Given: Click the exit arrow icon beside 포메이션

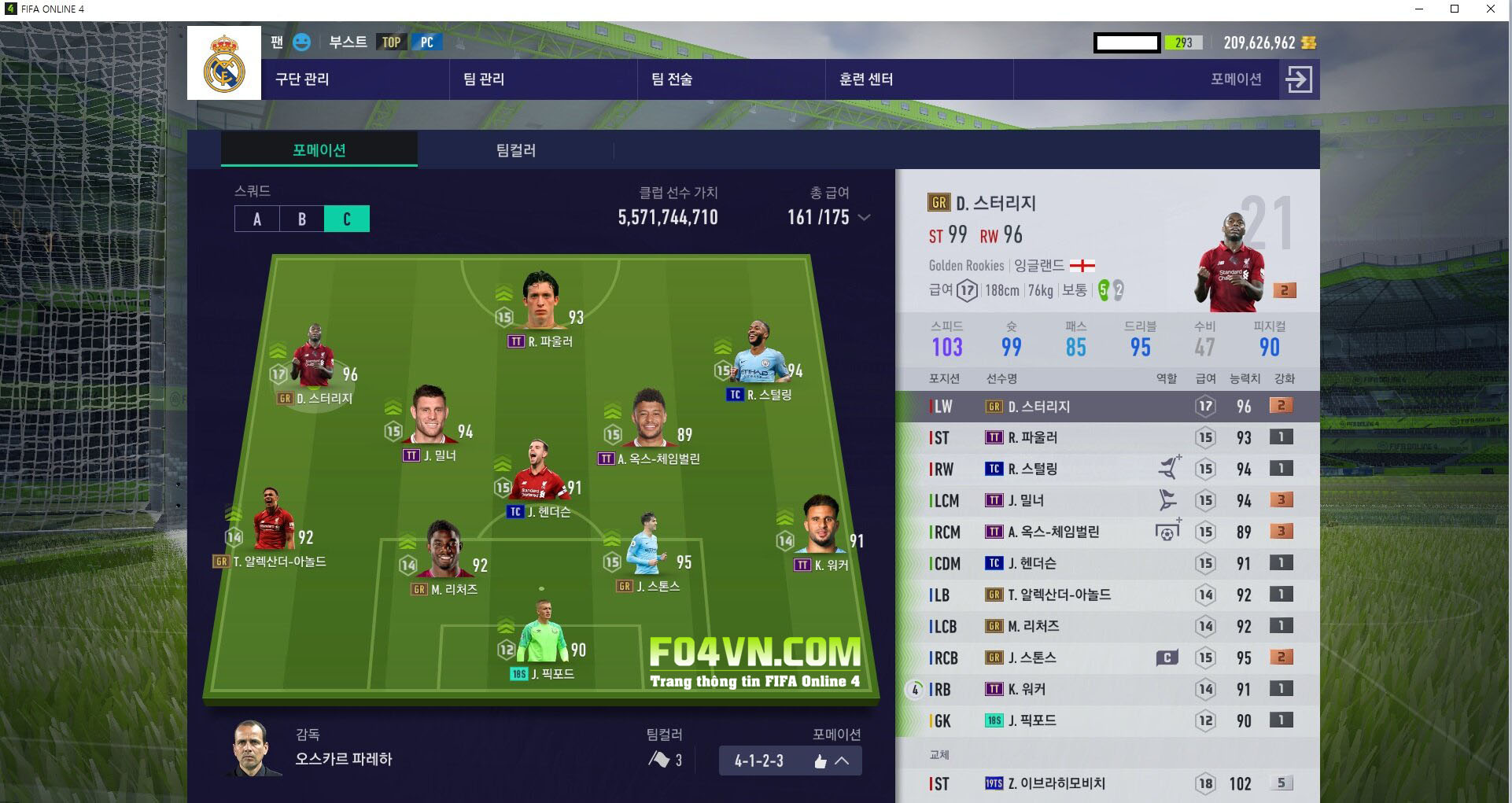Looking at the screenshot, I should (1298, 79).
